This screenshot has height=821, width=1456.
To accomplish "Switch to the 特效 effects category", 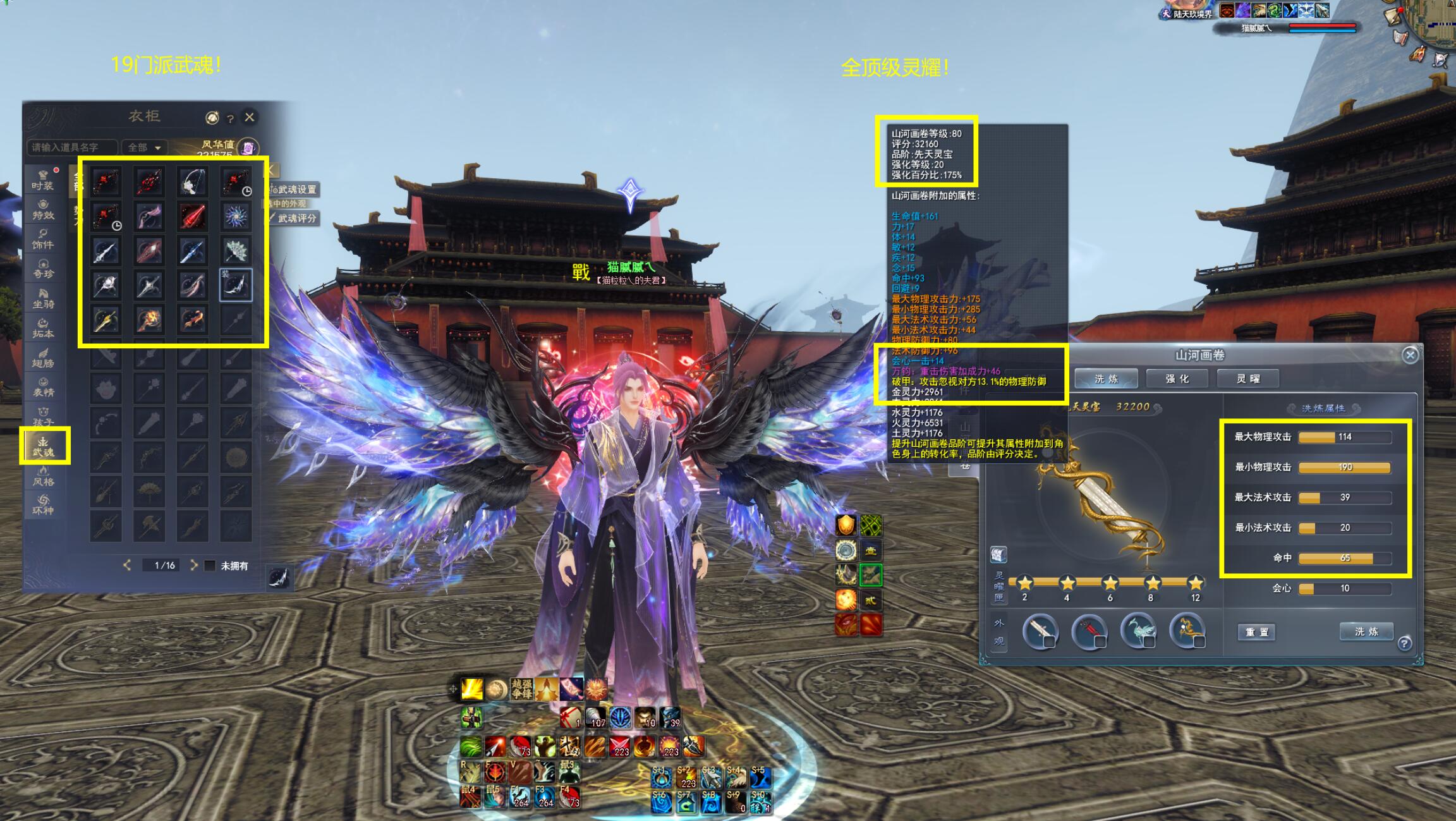I will [x=43, y=210].
